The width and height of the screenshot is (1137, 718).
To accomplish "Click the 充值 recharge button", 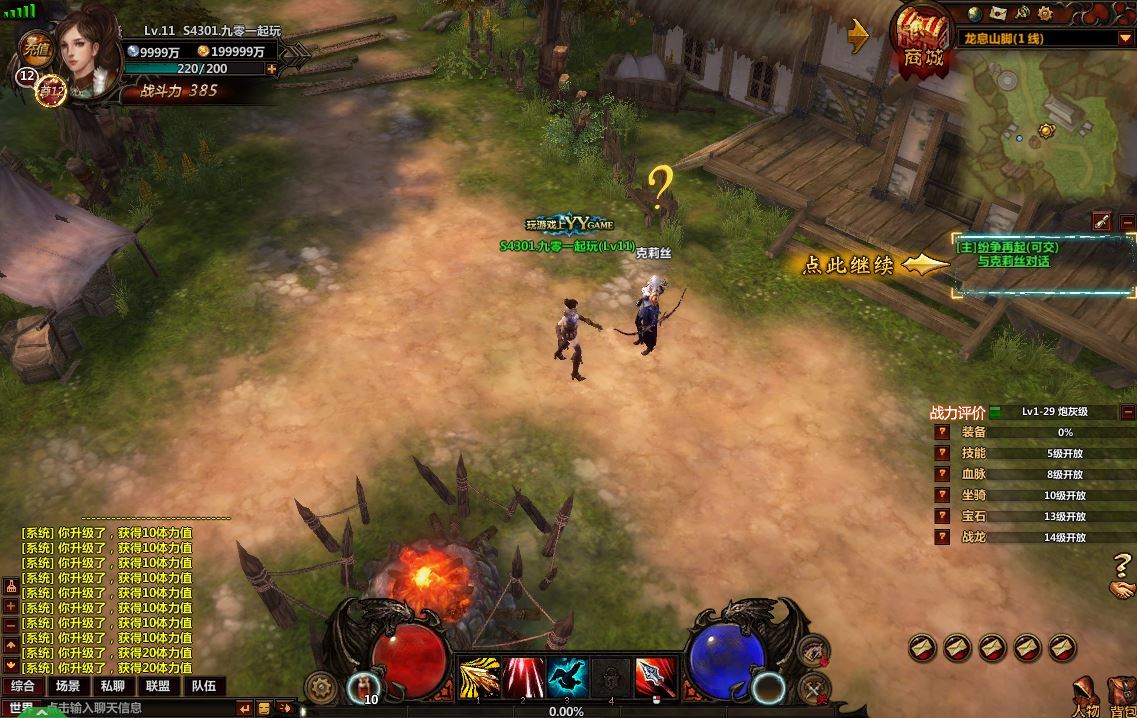I will (x=38, y=49).
